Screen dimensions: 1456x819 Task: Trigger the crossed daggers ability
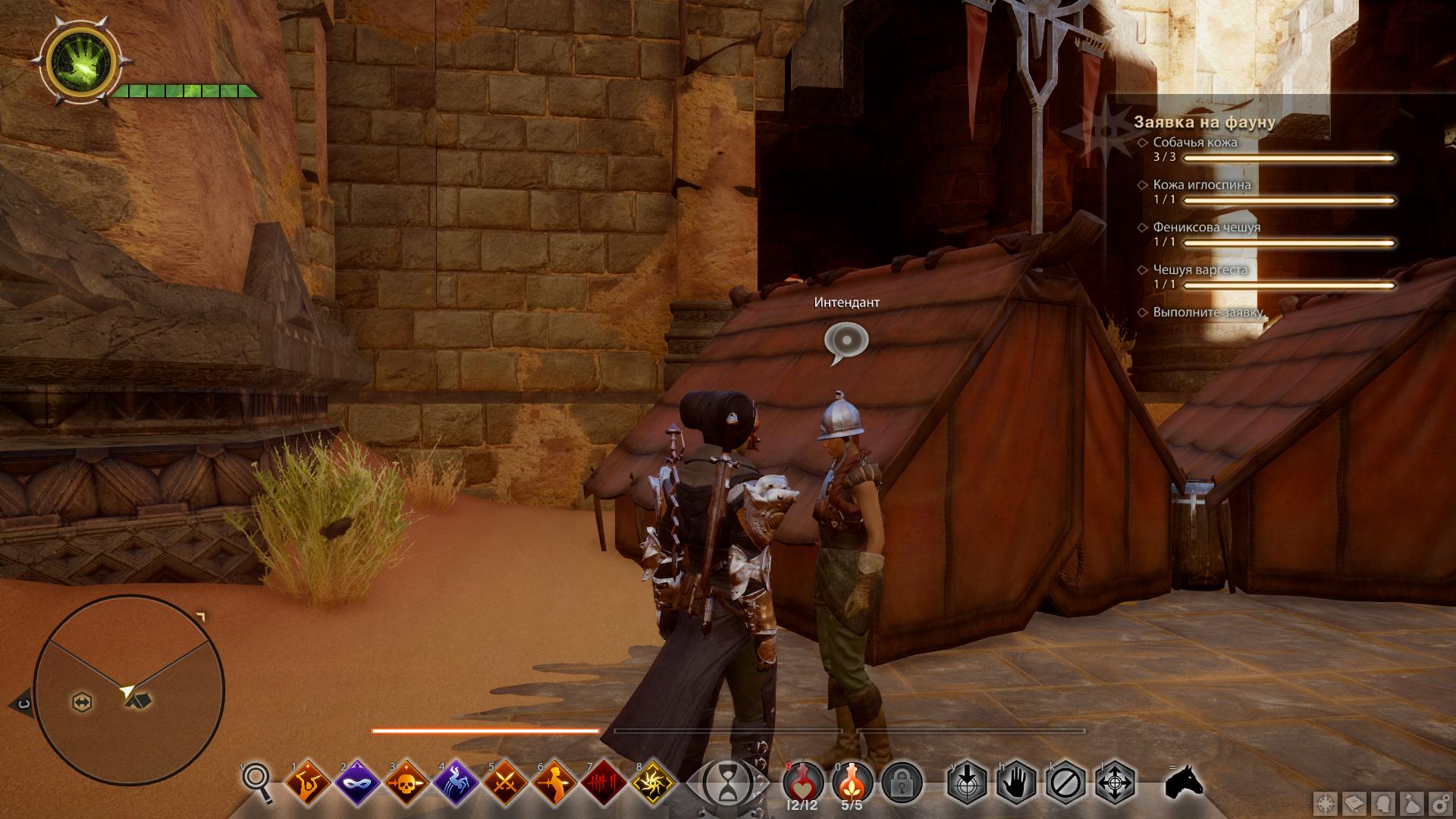click(507, 782)
